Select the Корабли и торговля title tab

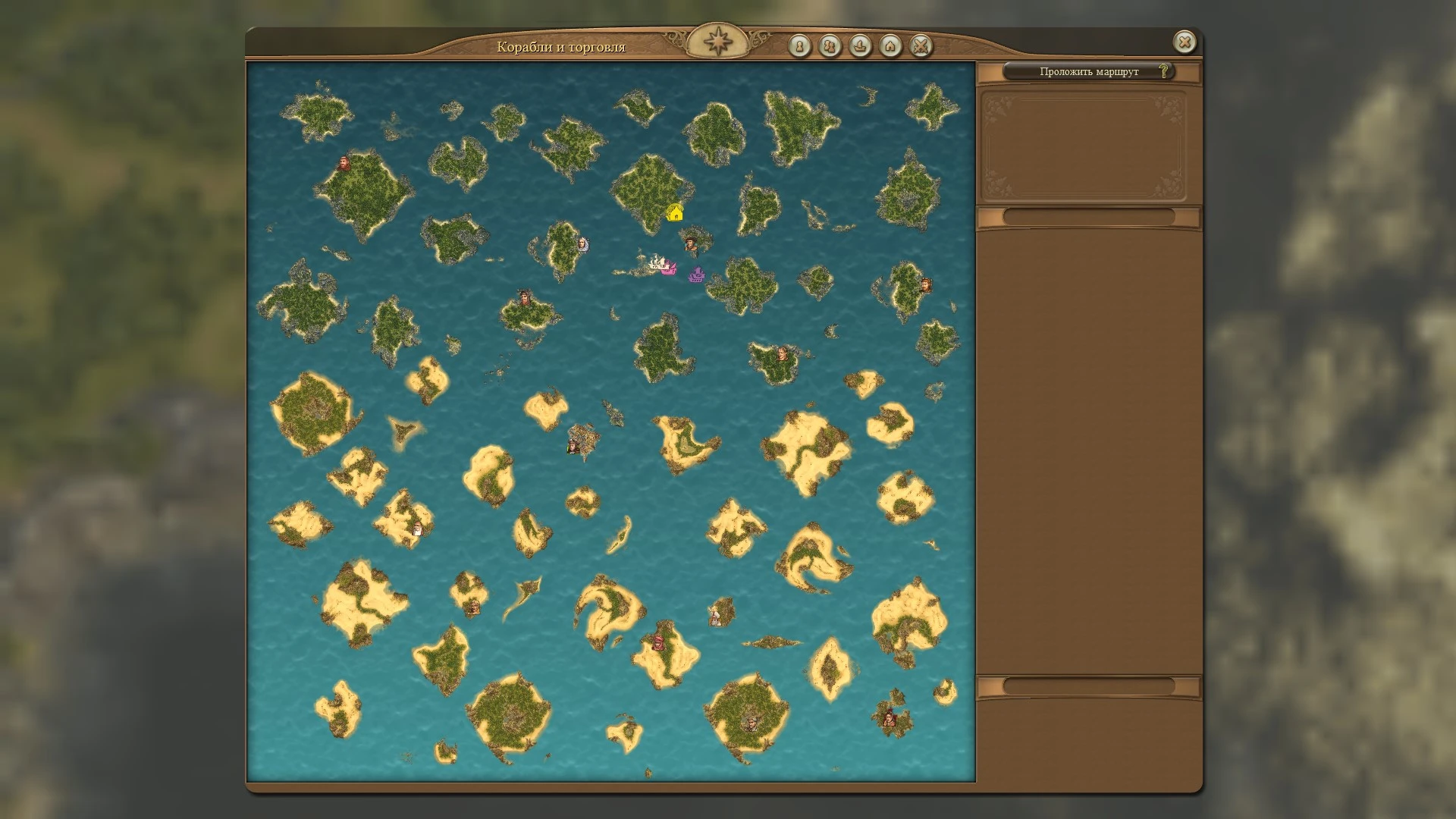(x=561, y=45)
